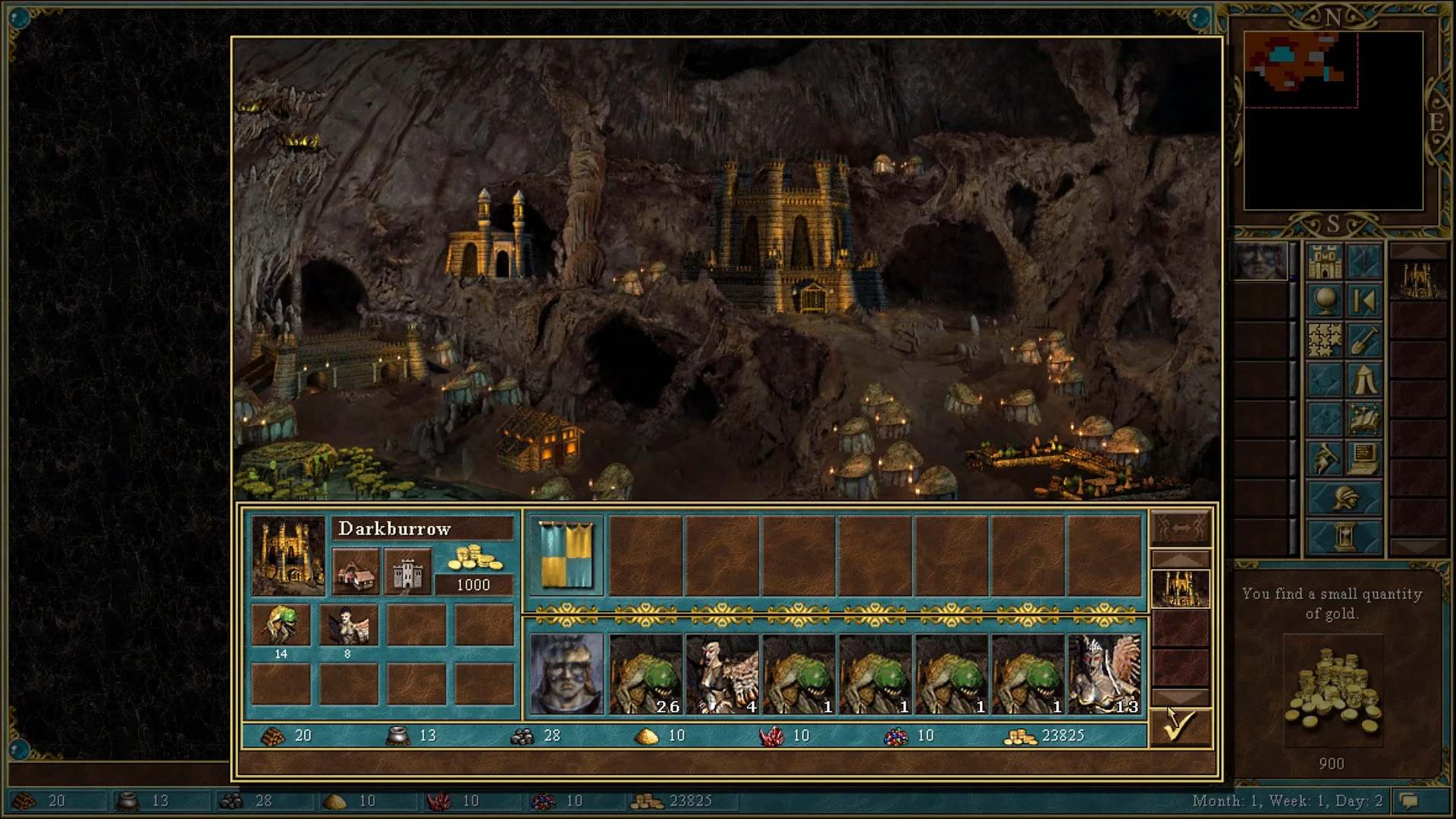1456x819 pixels.
Task: Enable the army split mode icon
Action: pyautogui.click(x=1179, y=527)
